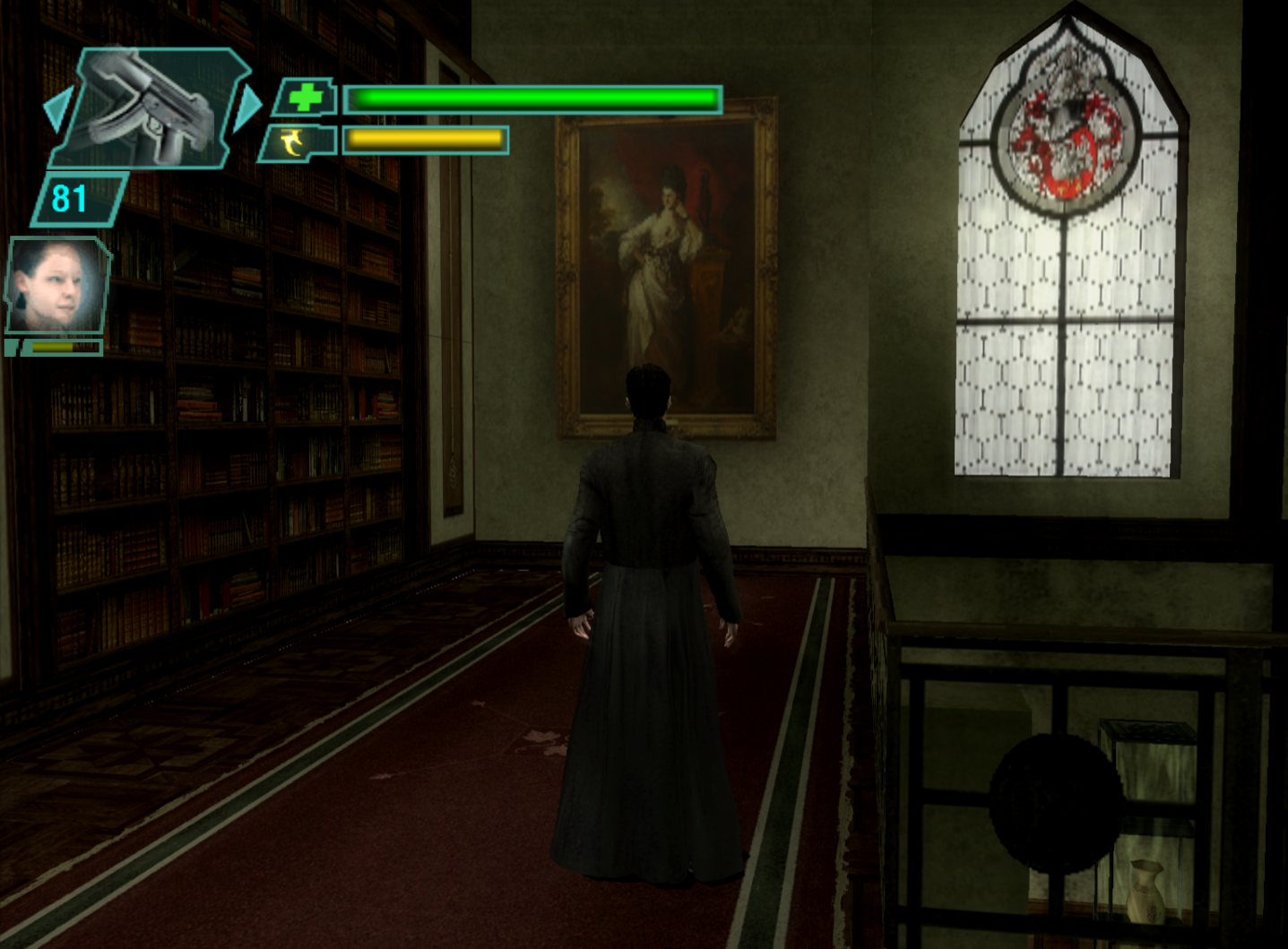Click the green health cross icon

(x=305, y=98)
